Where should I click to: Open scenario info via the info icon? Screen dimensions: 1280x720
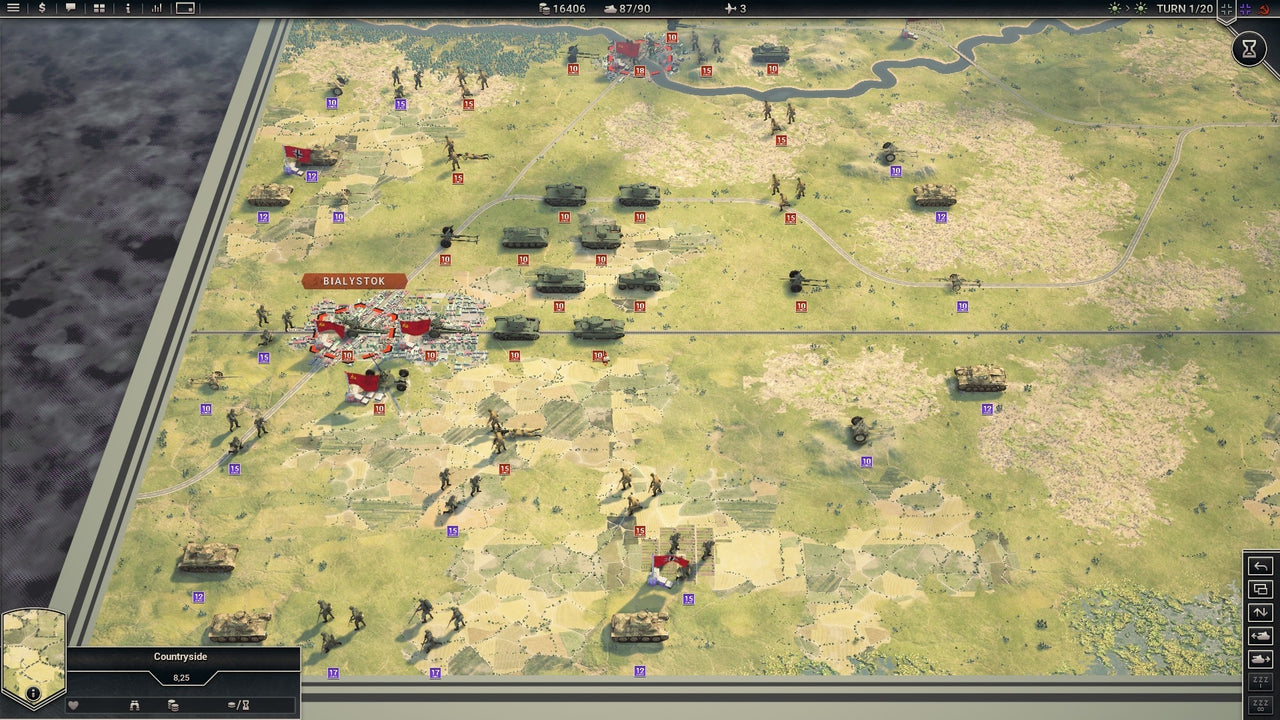click(x=128, y=8)
